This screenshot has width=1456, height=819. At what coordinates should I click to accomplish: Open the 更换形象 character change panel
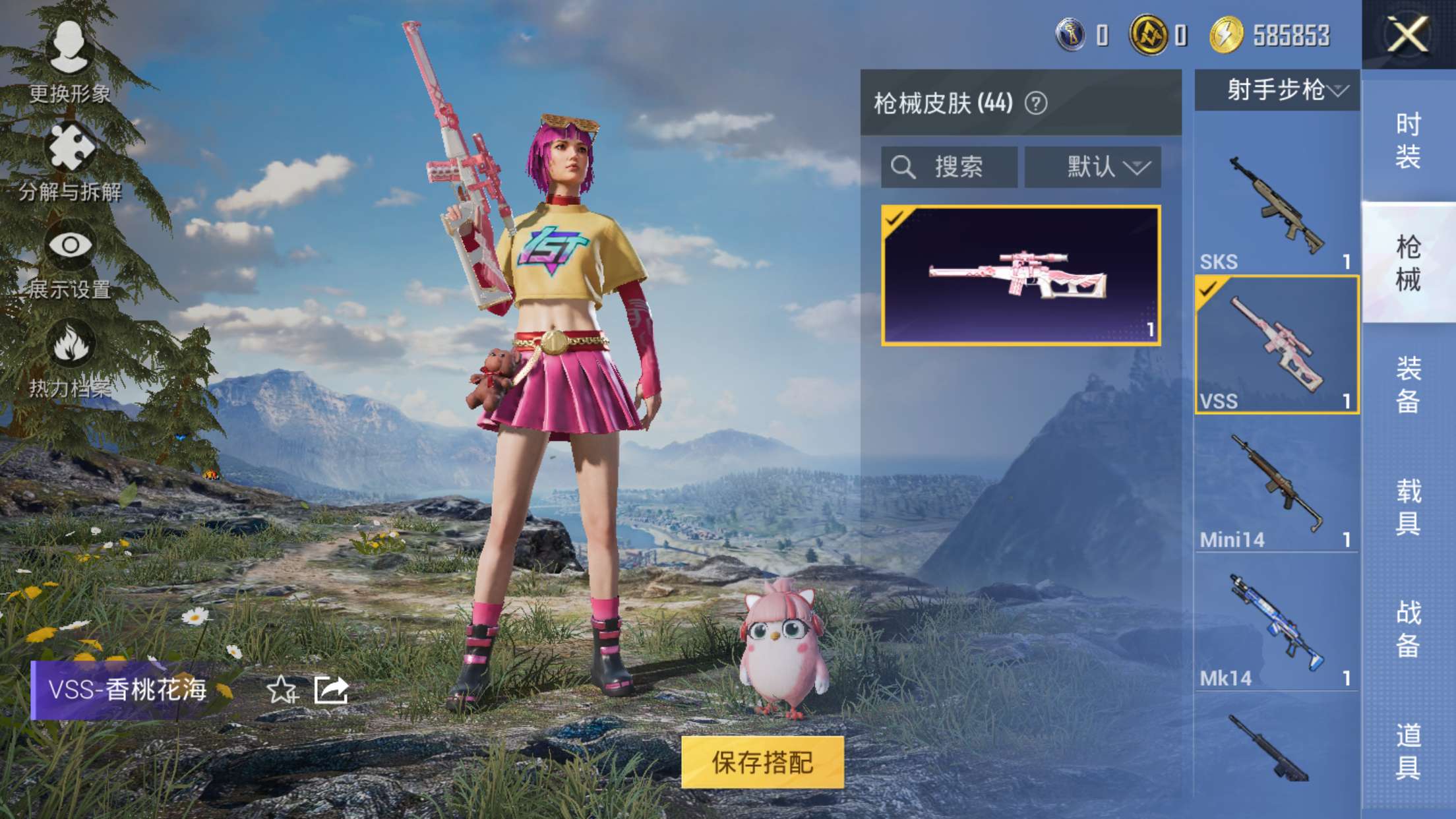point(69,63)
